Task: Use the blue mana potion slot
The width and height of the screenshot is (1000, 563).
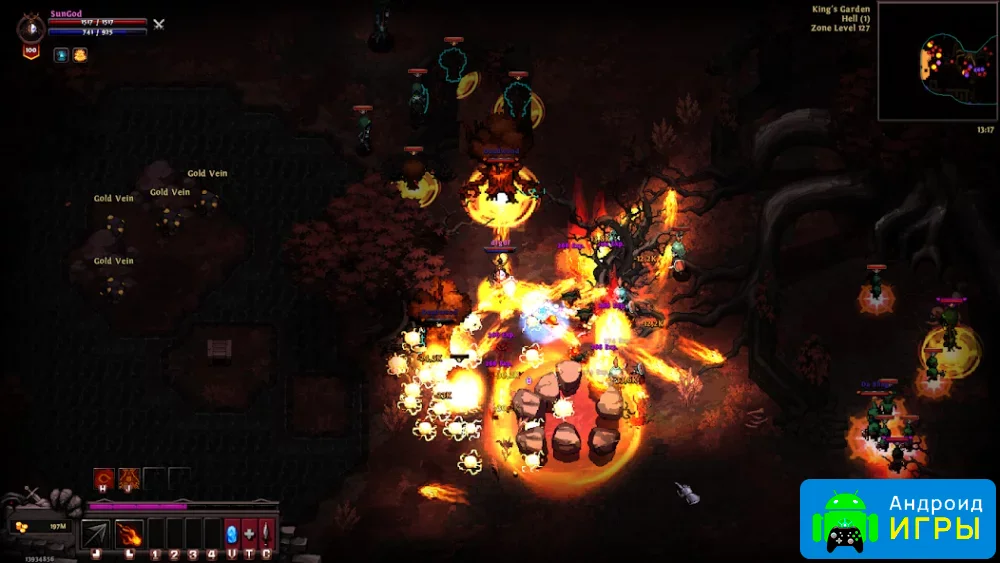Action: point(232,533)
